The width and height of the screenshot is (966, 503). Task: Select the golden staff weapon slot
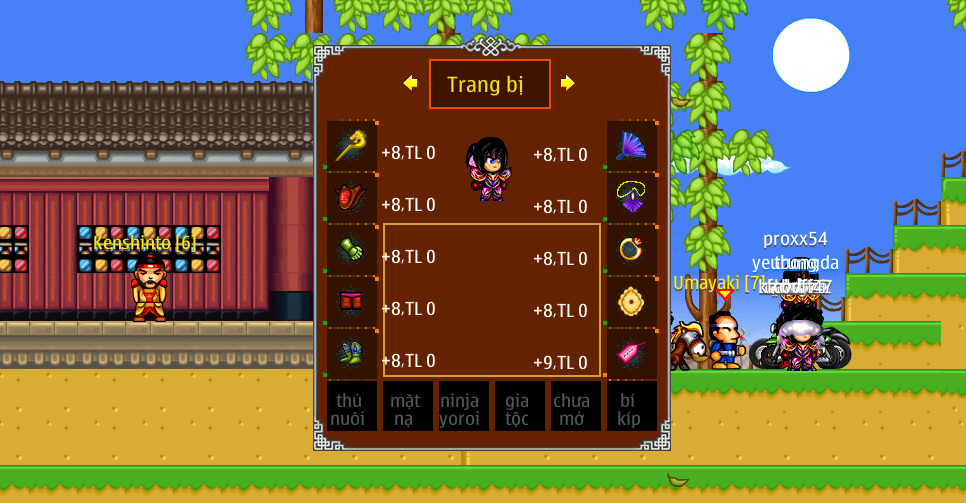tap(352, 146)
